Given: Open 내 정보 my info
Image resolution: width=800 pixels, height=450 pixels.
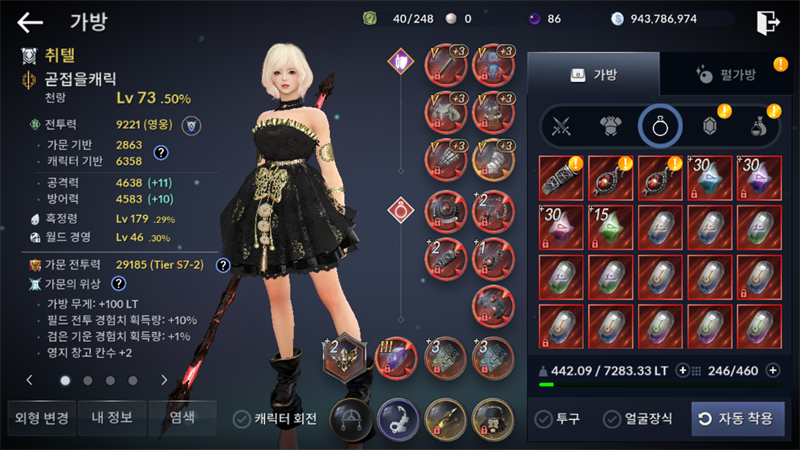Looking at the screenshot, I should coord(111,417).
